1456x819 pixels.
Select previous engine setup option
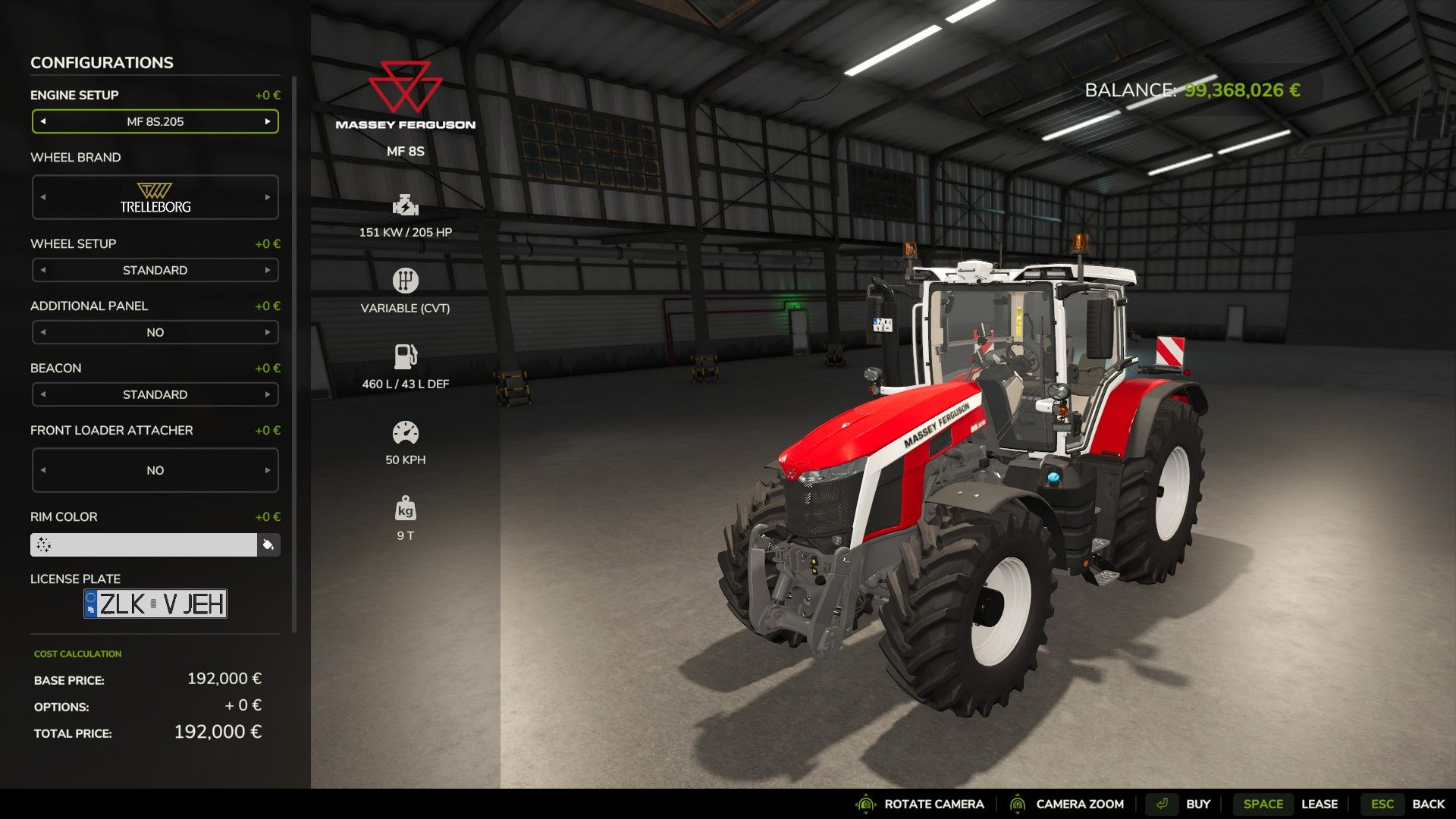(x=43, y=121)
